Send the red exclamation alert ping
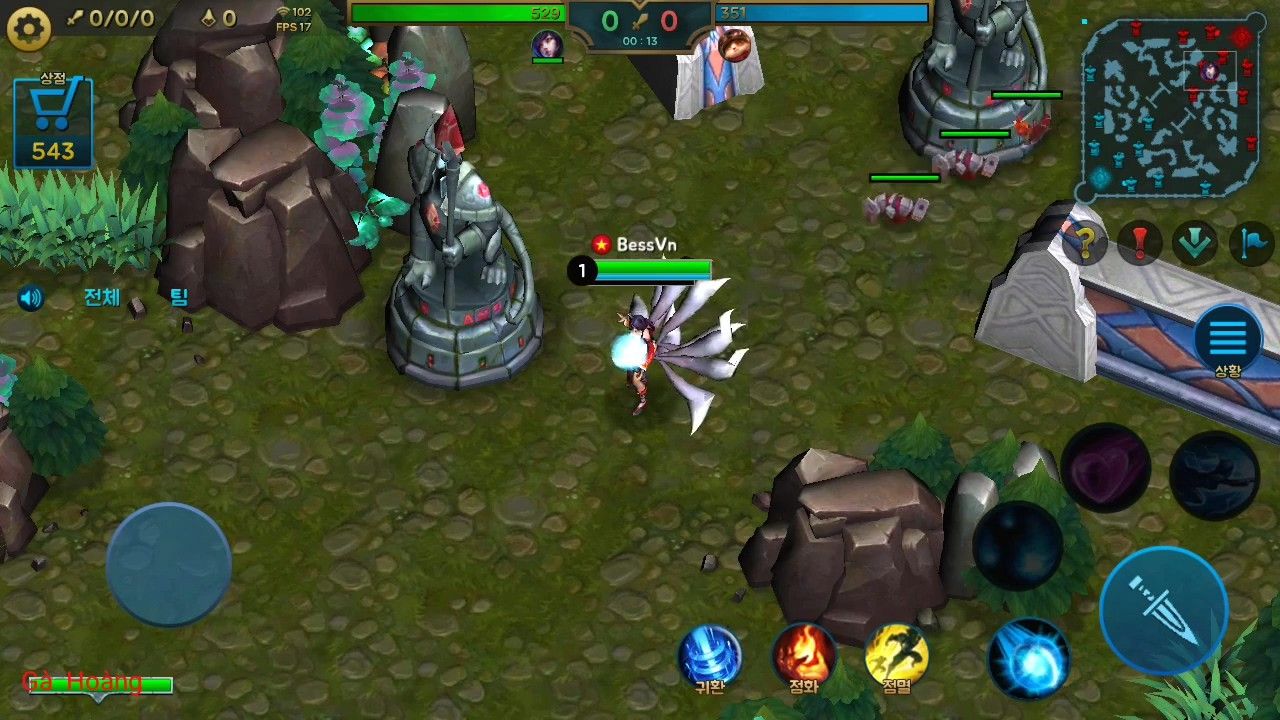 1139,242
